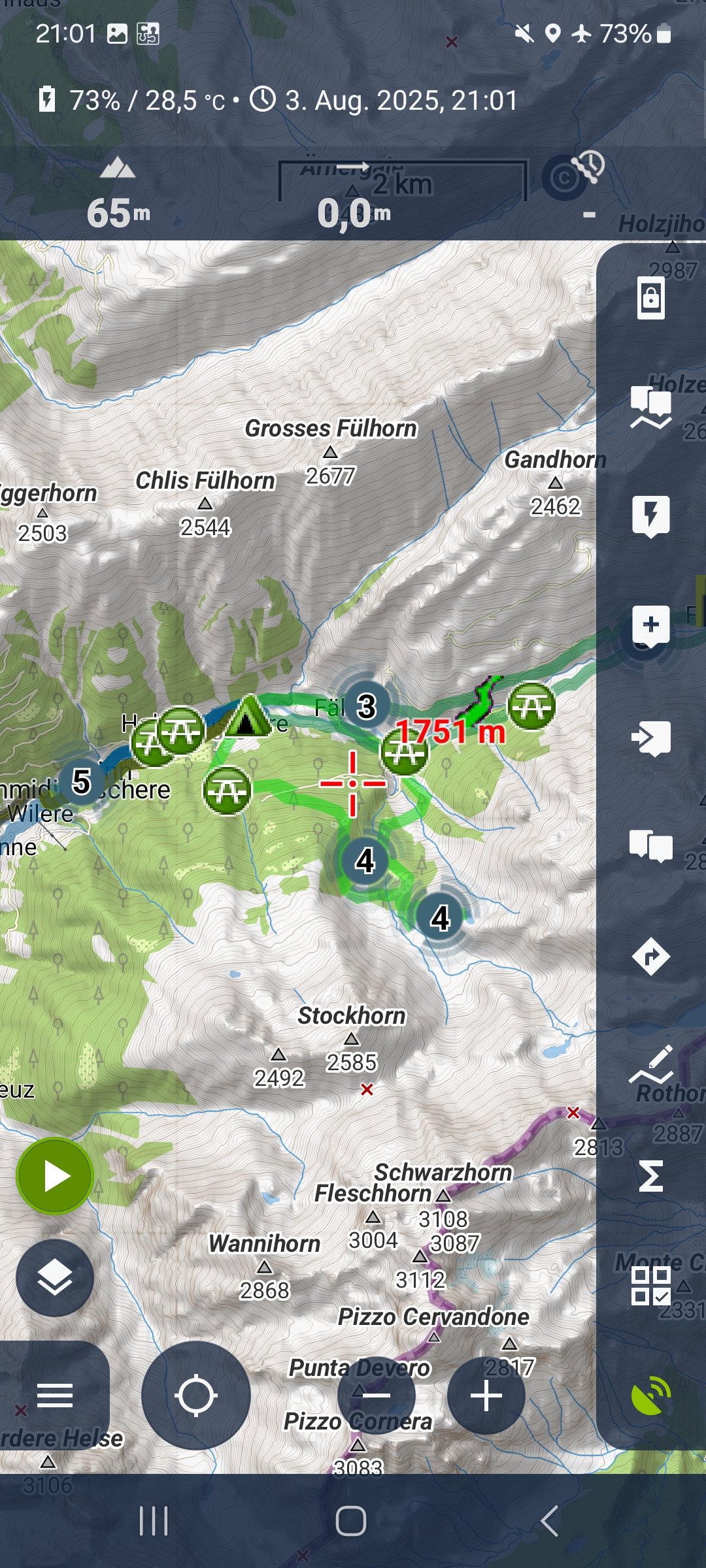Open the map layers button

point(55,1277)
